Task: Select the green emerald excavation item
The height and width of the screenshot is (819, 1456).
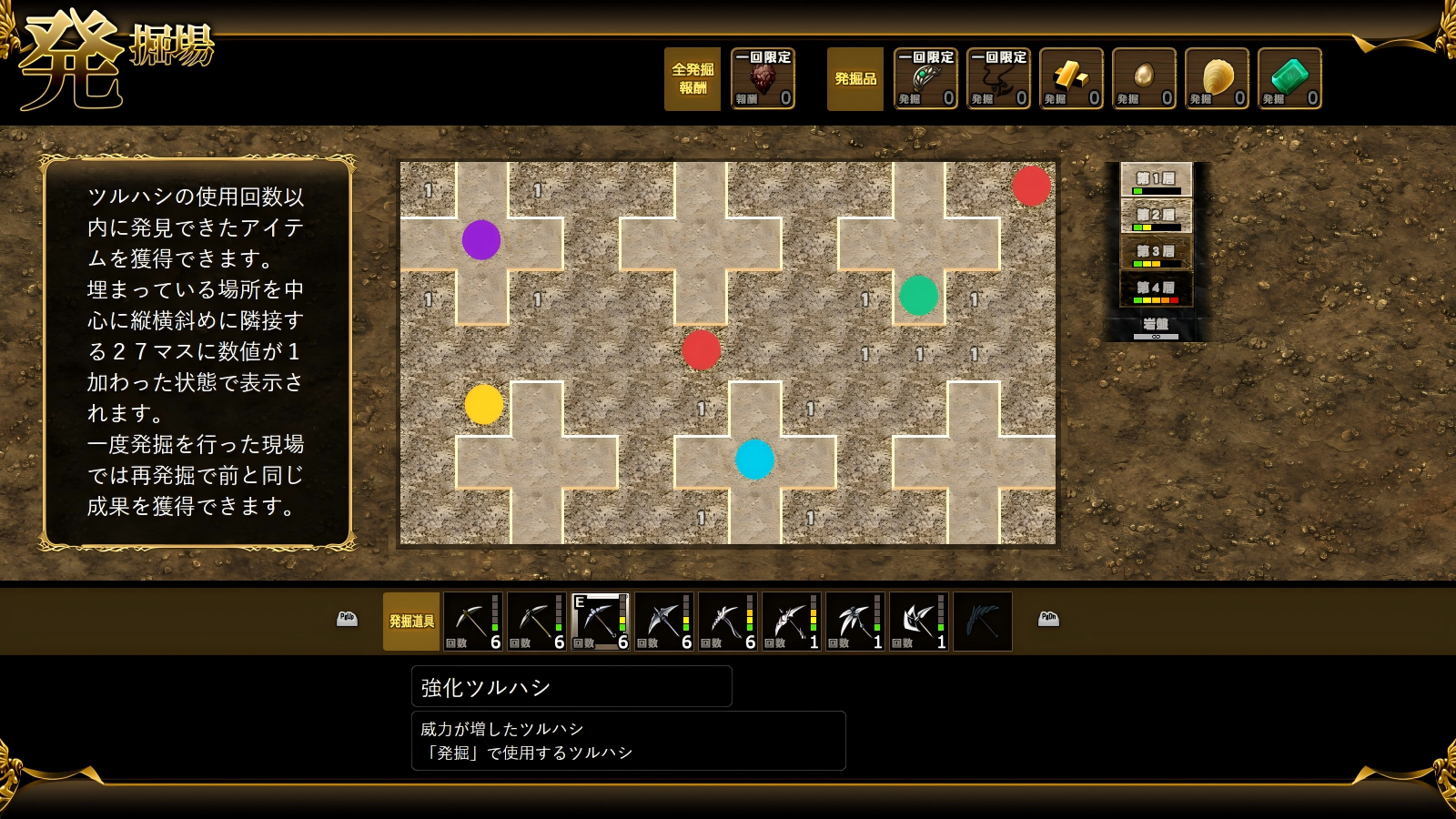Action: tap(1289, 79)
